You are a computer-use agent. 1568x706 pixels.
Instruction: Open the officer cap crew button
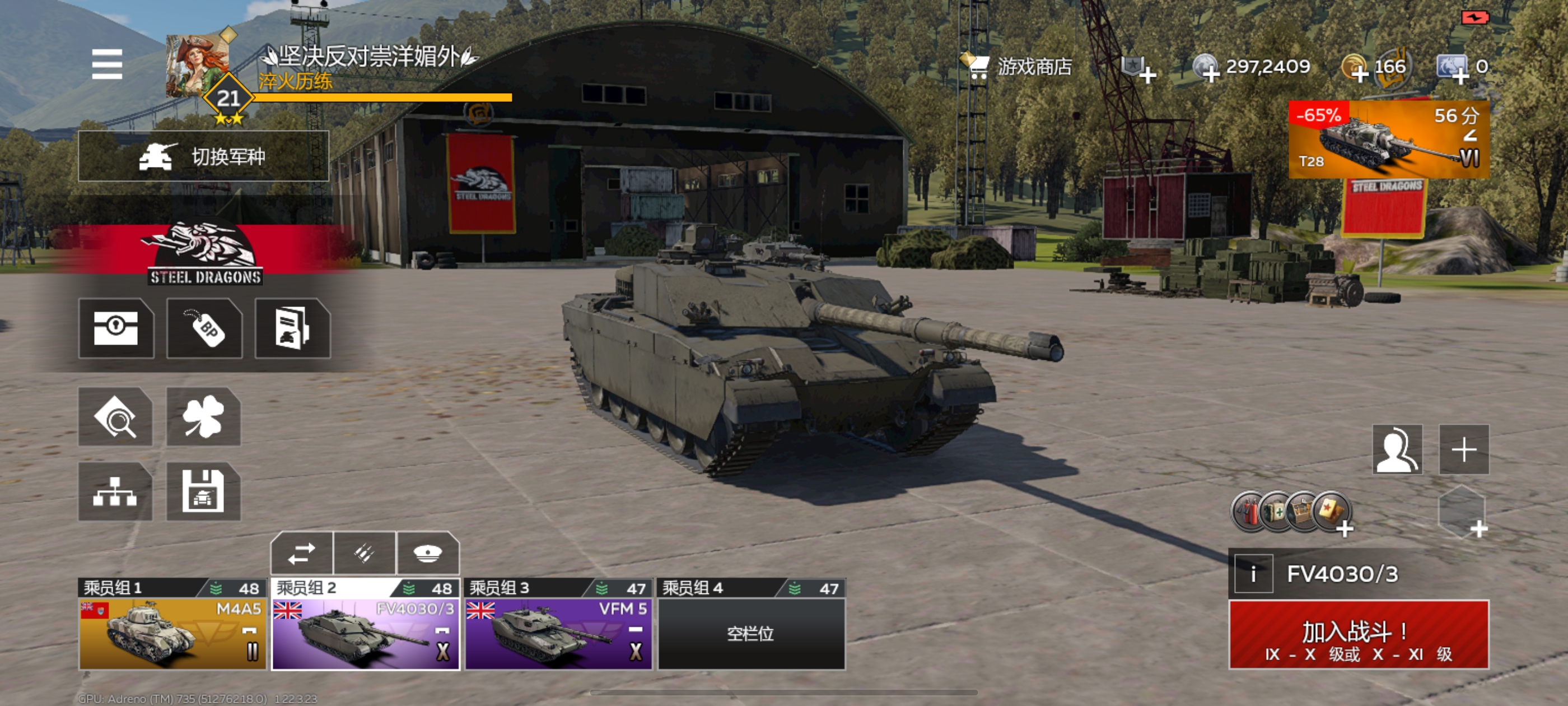tap(427, 554)
